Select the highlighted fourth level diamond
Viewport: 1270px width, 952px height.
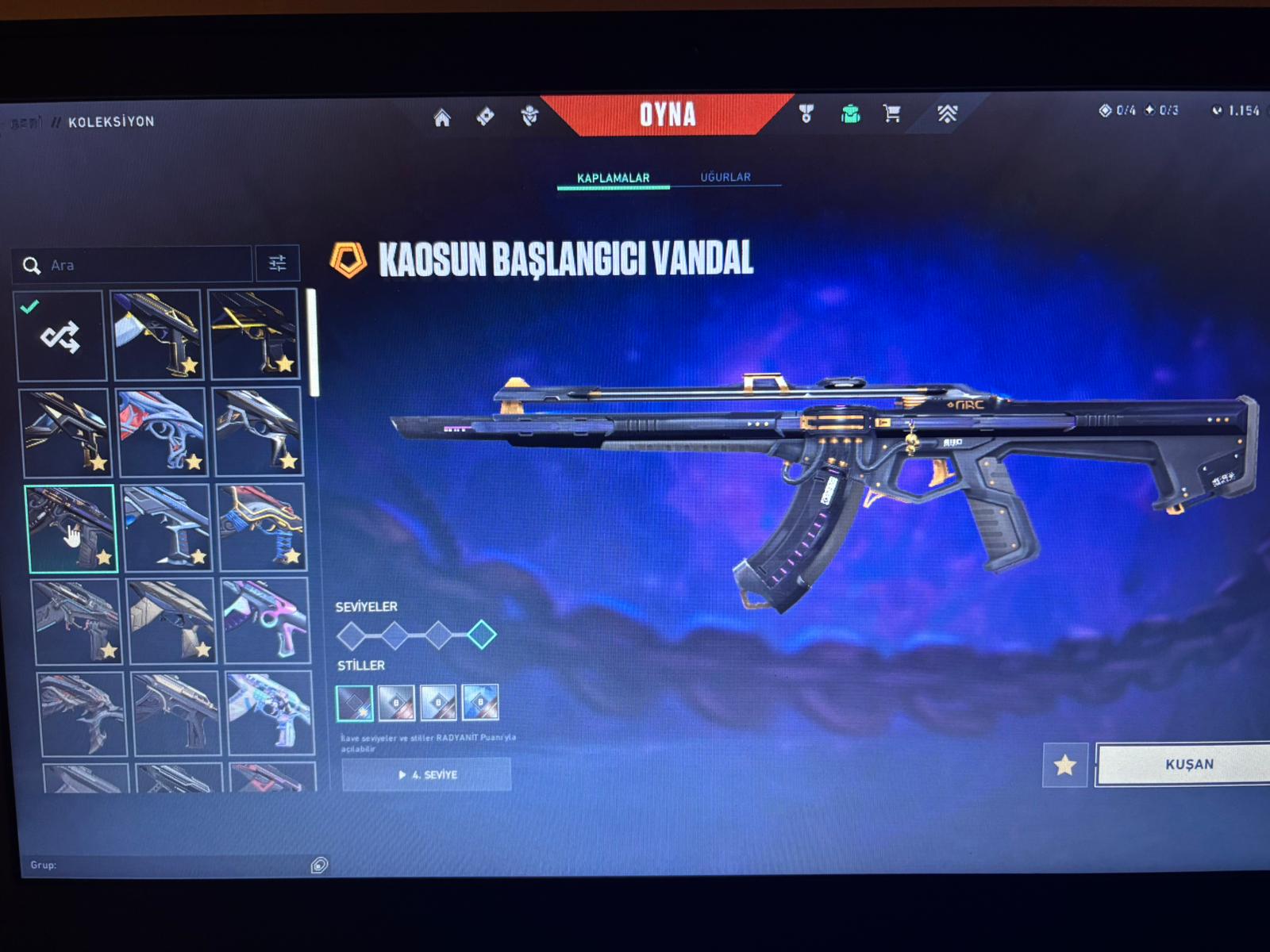(481, 635)
